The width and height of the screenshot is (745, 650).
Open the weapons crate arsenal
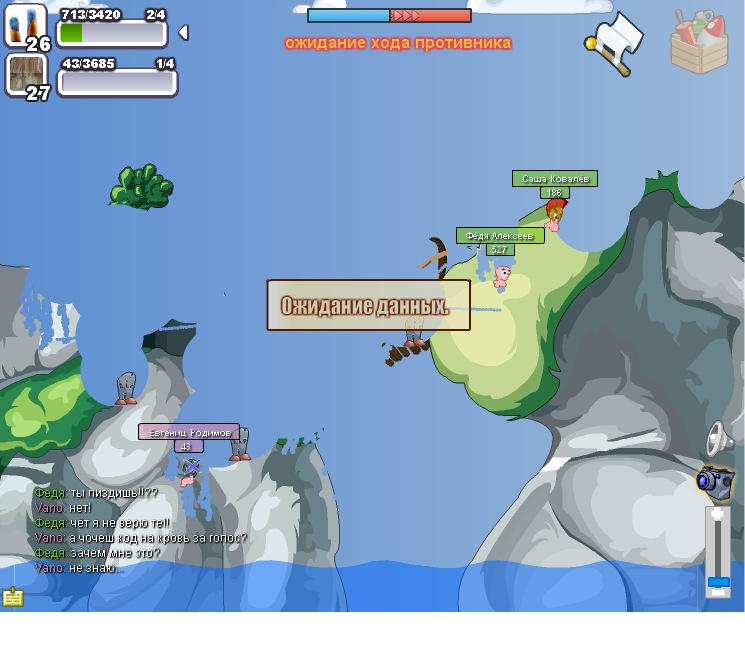[699, 41]
